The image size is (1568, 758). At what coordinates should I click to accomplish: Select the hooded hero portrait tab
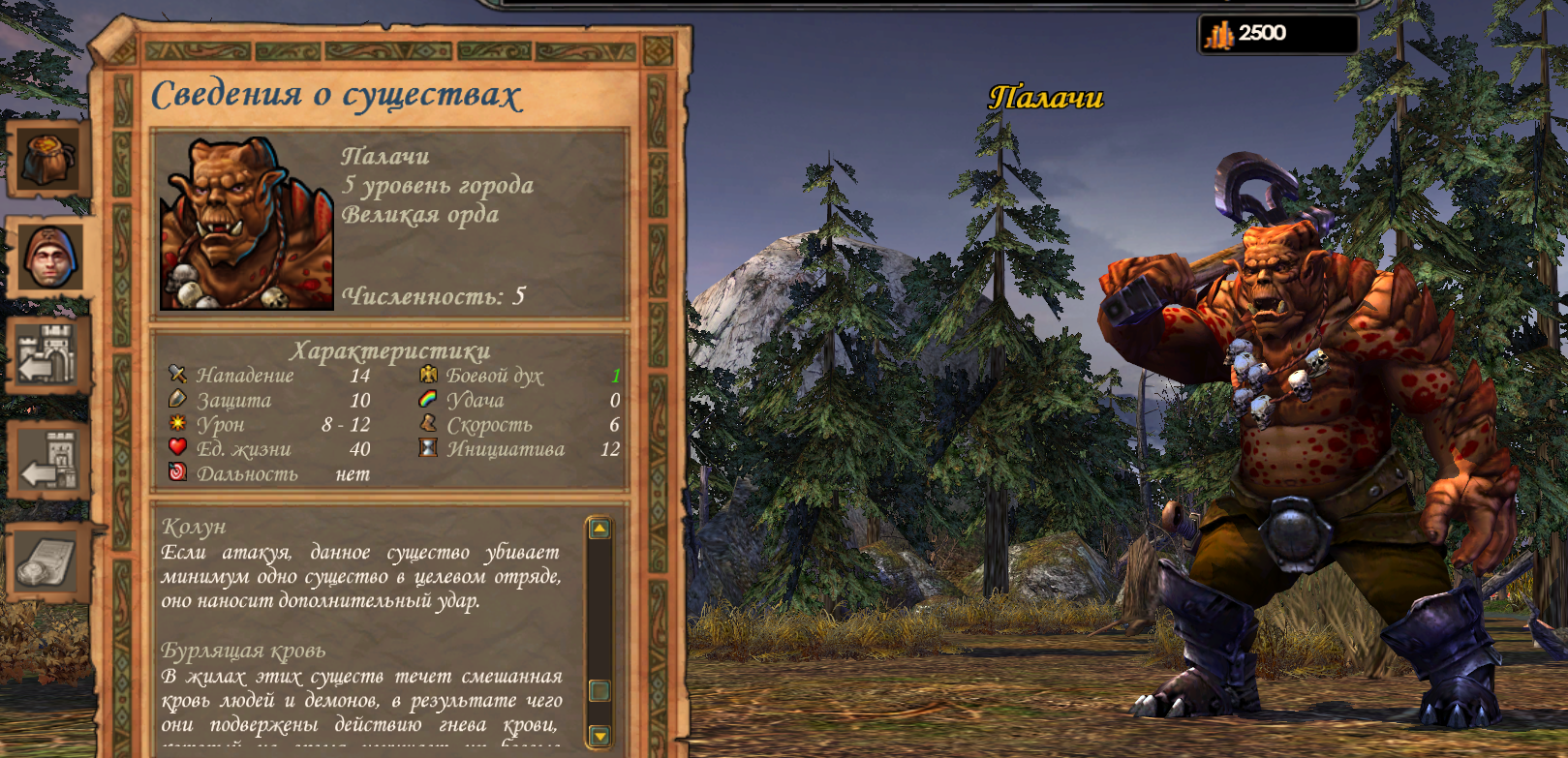click(49, 257)
